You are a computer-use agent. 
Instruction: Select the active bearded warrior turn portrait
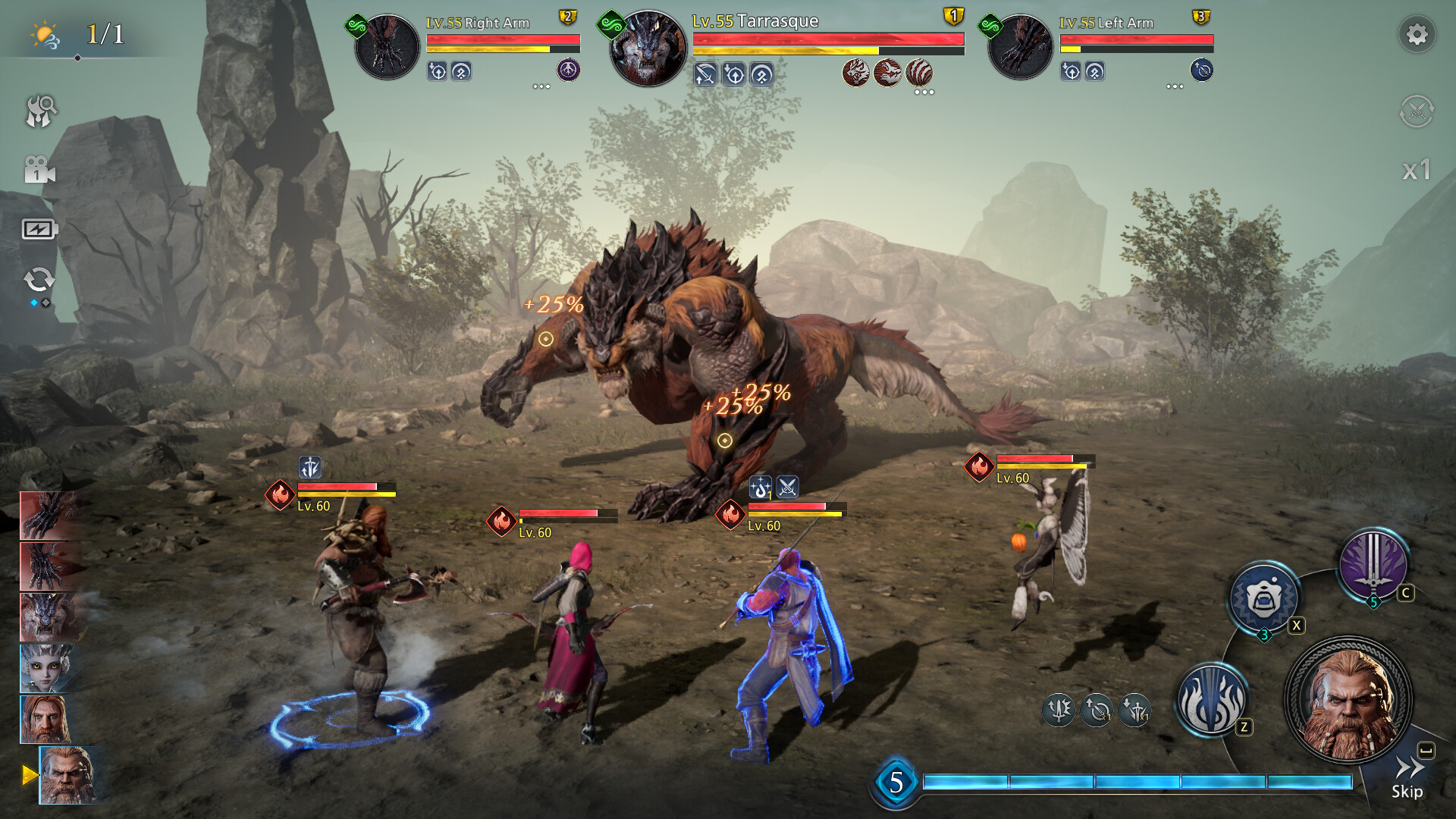pyautogui.click(x=67, y=775)
